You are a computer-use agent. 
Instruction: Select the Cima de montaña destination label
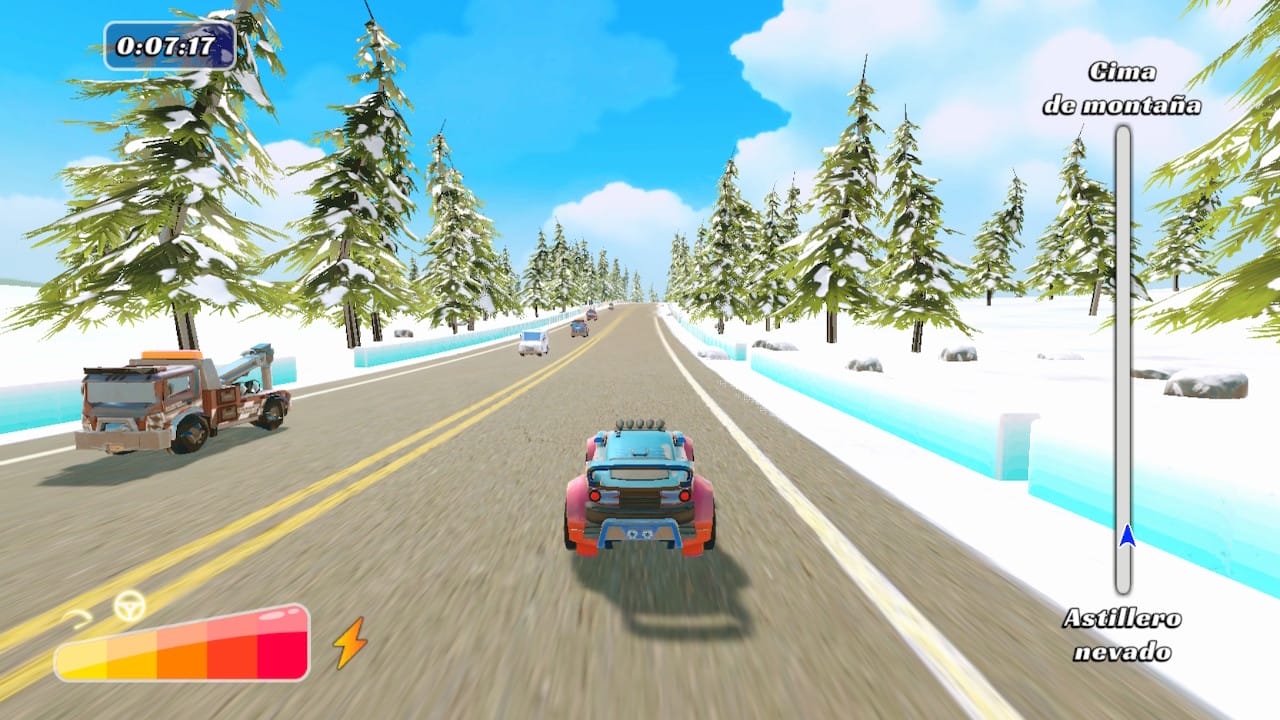1122,88
